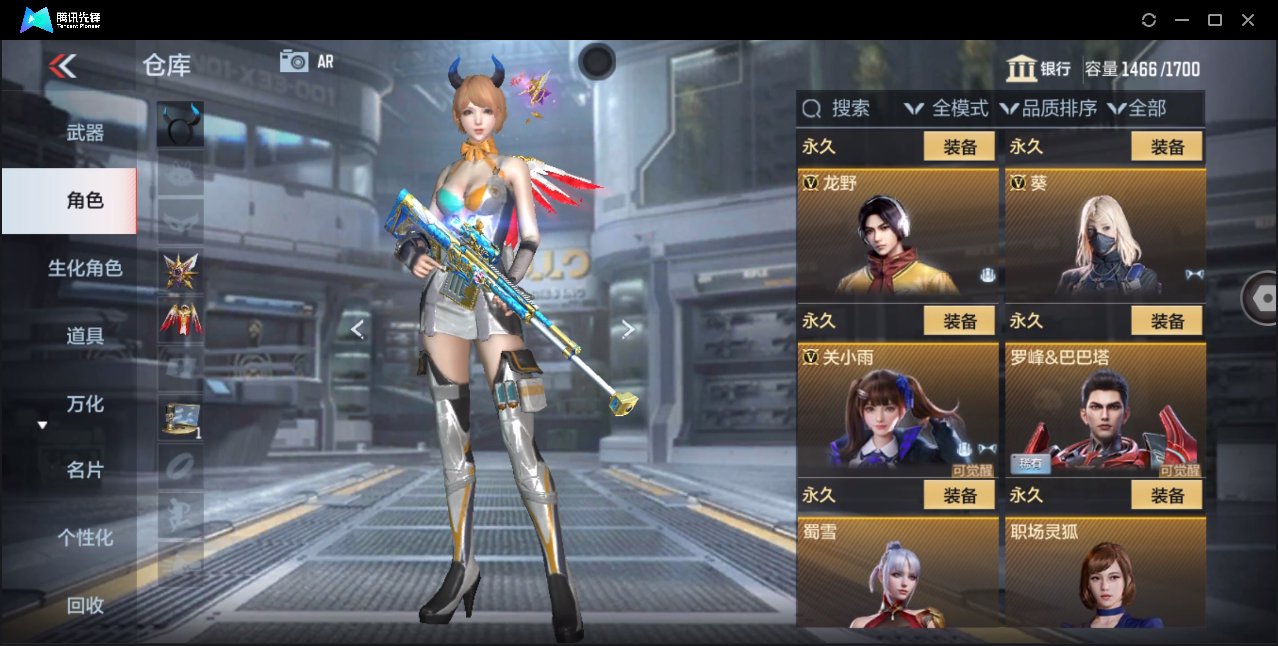Go back using the double-arrow button
1278x646 pixels.
(x=62, y=66)
